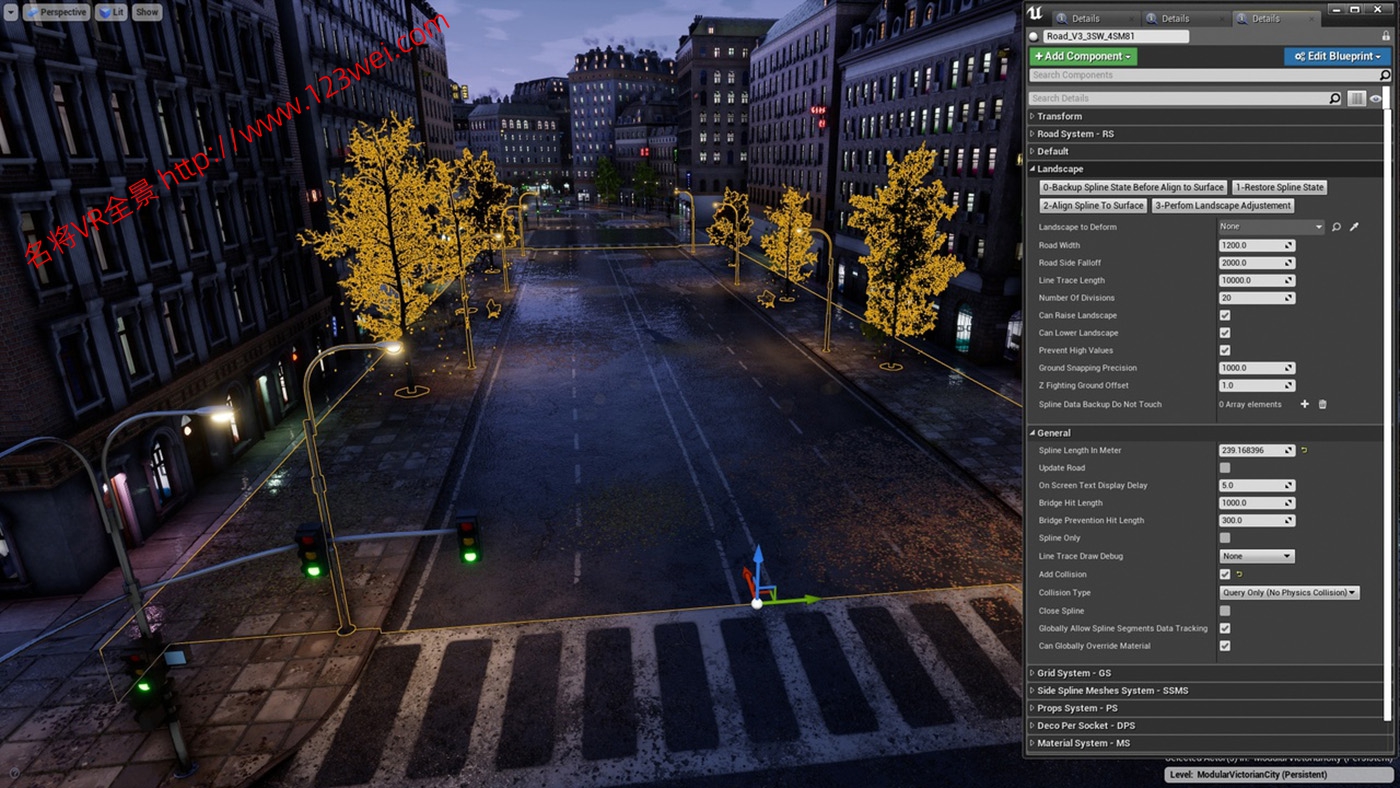The image size is (1400, 788).
Task: Open Edit Blueprint for this road actor
Action: click(1337, 56)
